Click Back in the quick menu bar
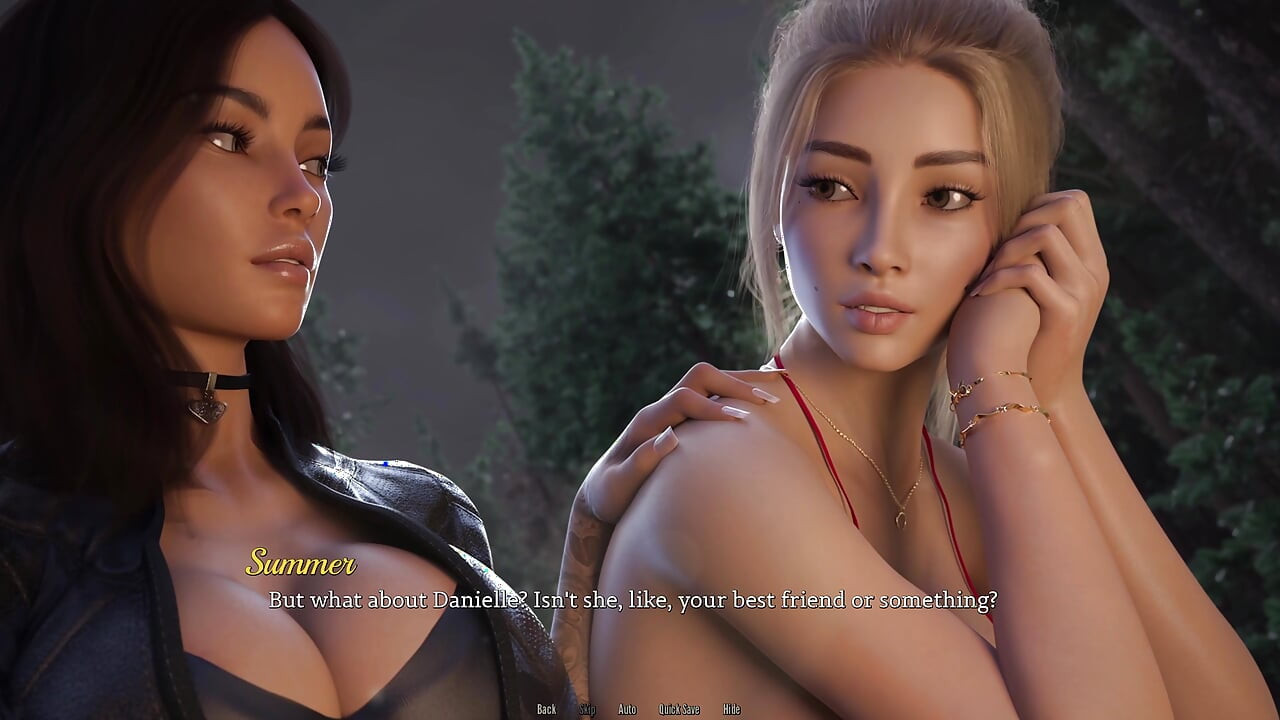The height and width of the screenshot is (720, 1280). [x=547, y=708]
